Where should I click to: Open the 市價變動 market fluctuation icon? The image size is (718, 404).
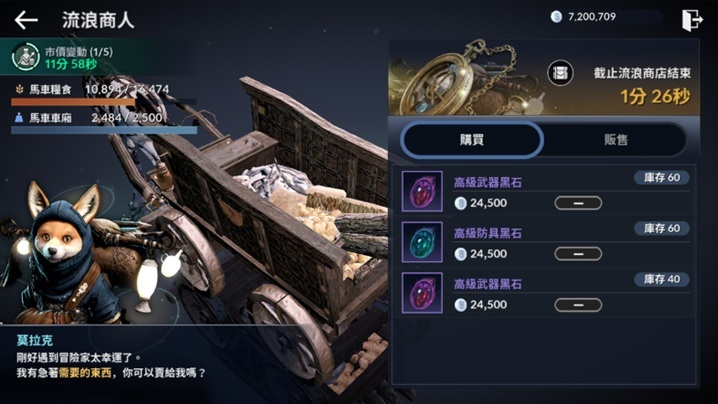tap(25, 57)
